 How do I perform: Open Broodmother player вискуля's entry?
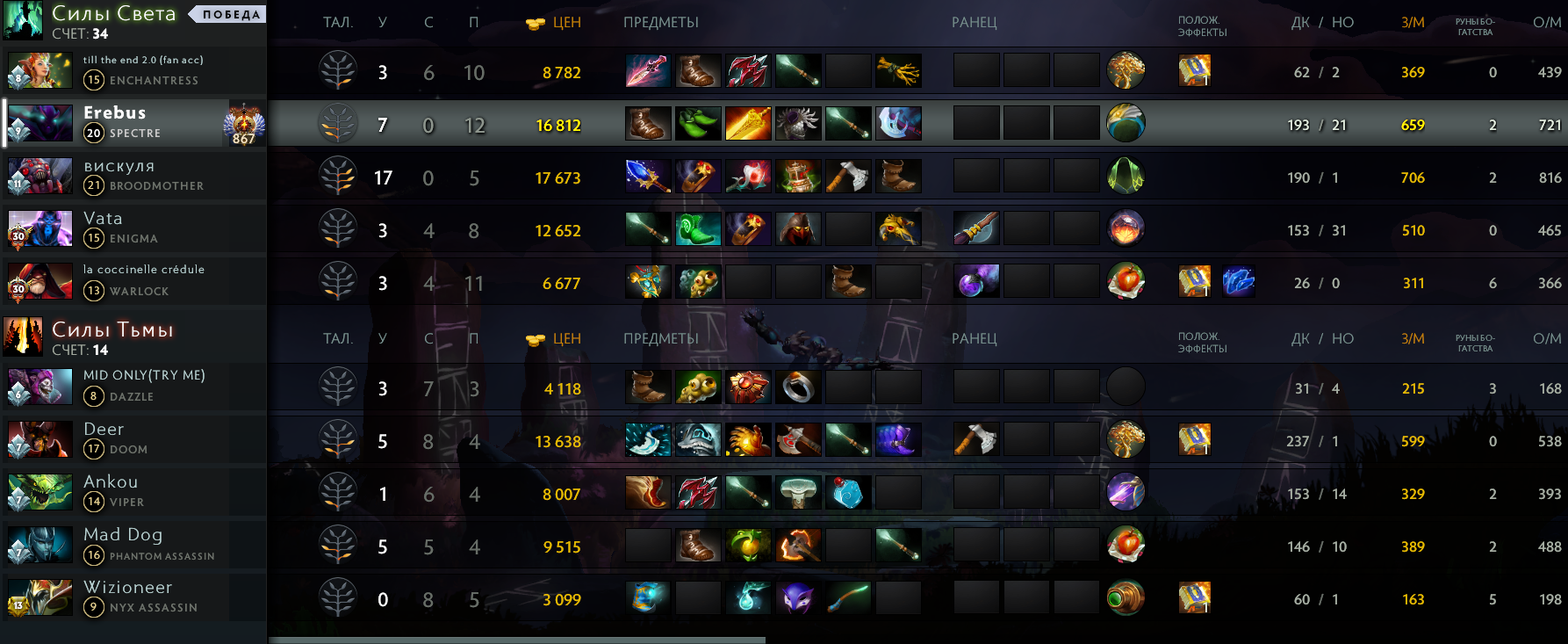click(x=132, y=176)
